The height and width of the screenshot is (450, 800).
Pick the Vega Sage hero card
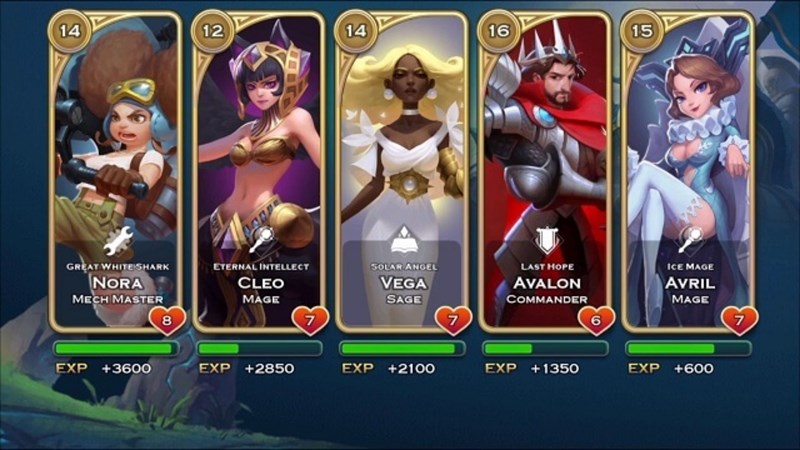click(402, 170)
